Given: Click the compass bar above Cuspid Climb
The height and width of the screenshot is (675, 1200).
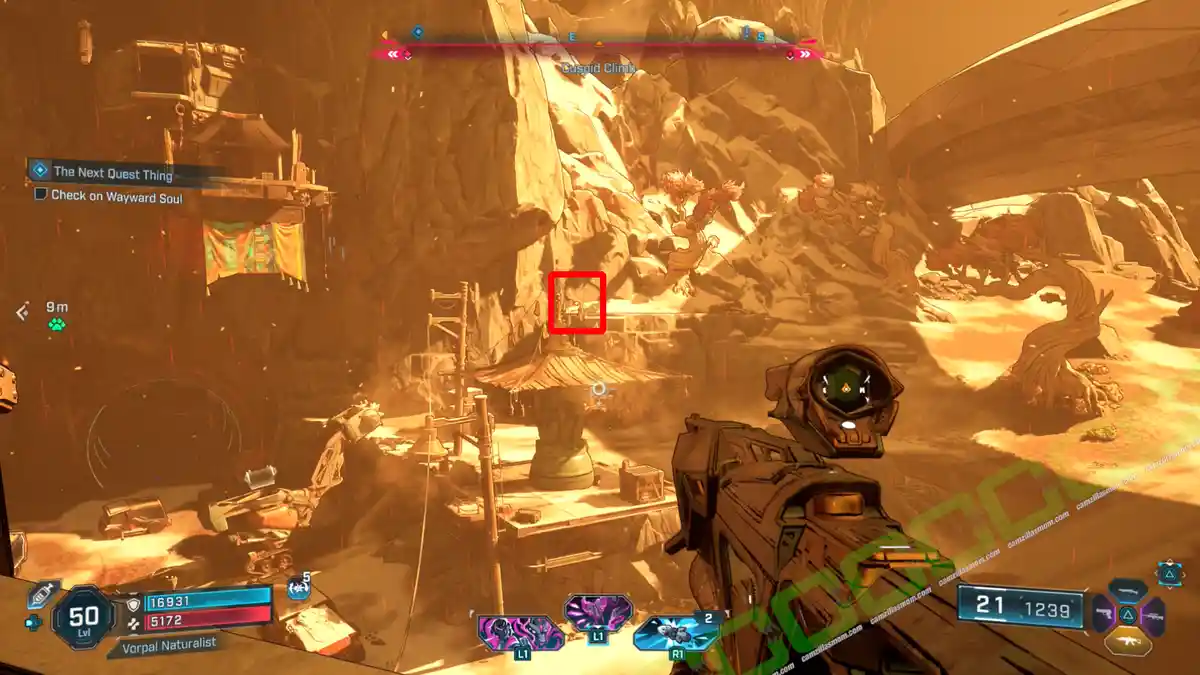Looking at the screenshot, I should [x=598, y=44].
